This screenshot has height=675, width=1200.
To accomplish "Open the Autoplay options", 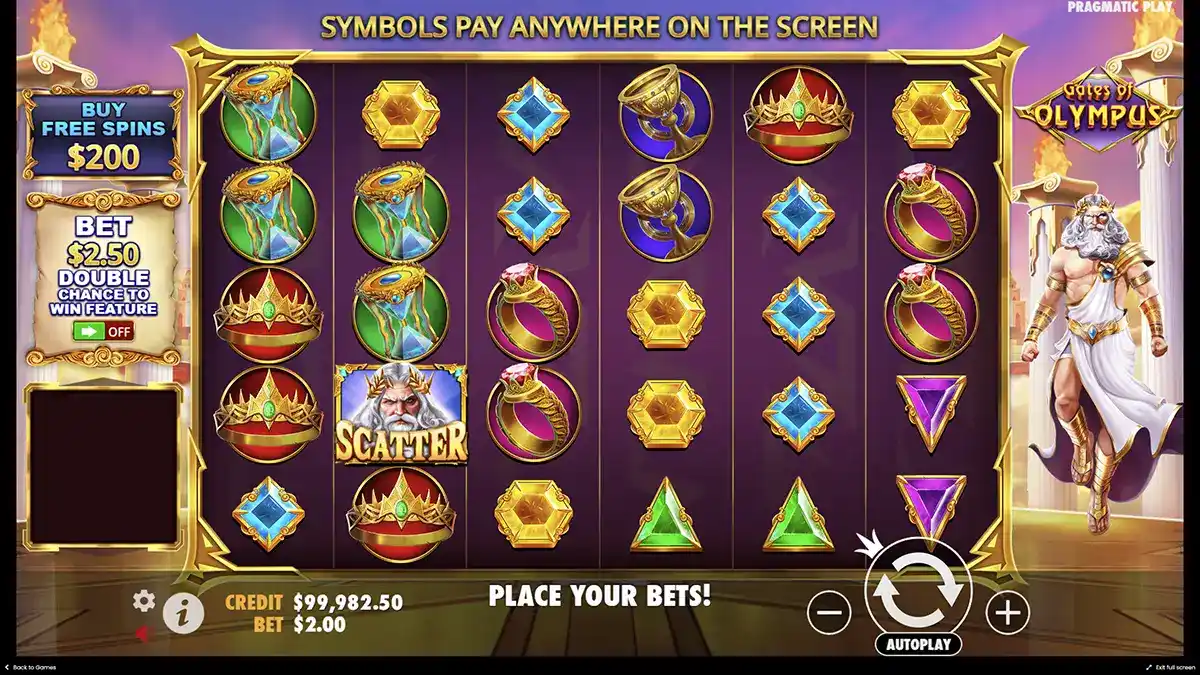I will click(x=917, y=645).
